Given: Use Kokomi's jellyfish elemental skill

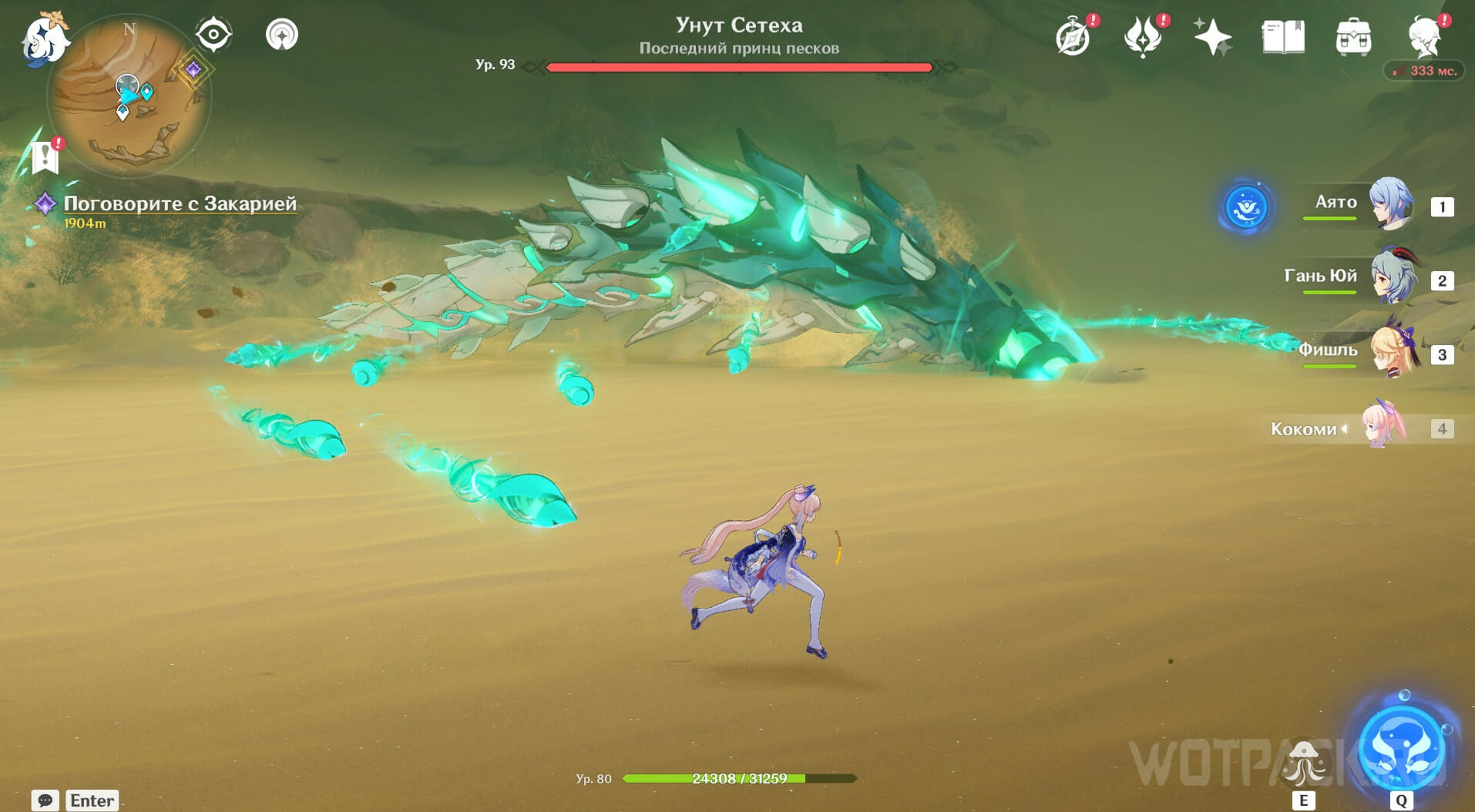Looking at the screenshot, I should click(x=1303, y=763).
